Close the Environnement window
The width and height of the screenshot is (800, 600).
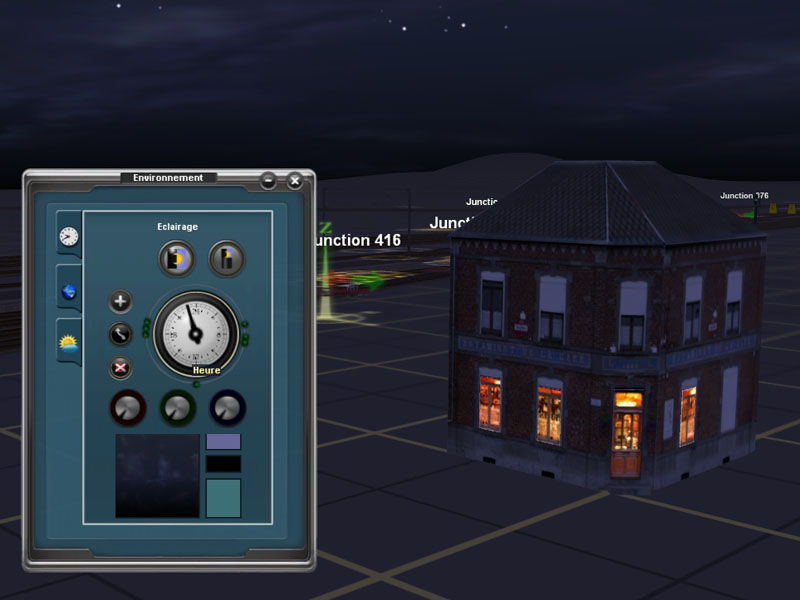pyautogui.click(x=295, y=181)
